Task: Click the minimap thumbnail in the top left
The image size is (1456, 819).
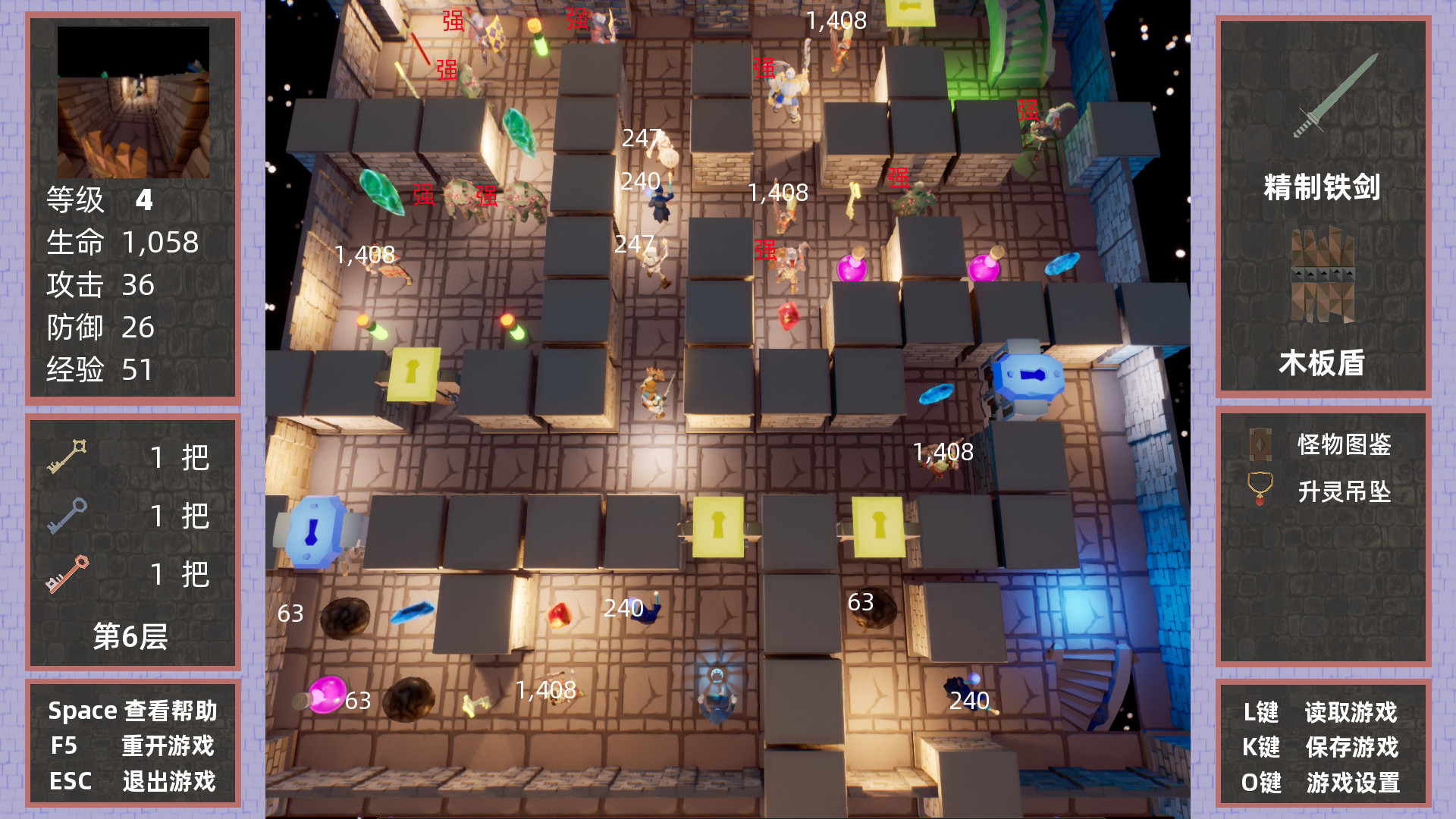Action: pyautogui.click(x=133, y=102)
